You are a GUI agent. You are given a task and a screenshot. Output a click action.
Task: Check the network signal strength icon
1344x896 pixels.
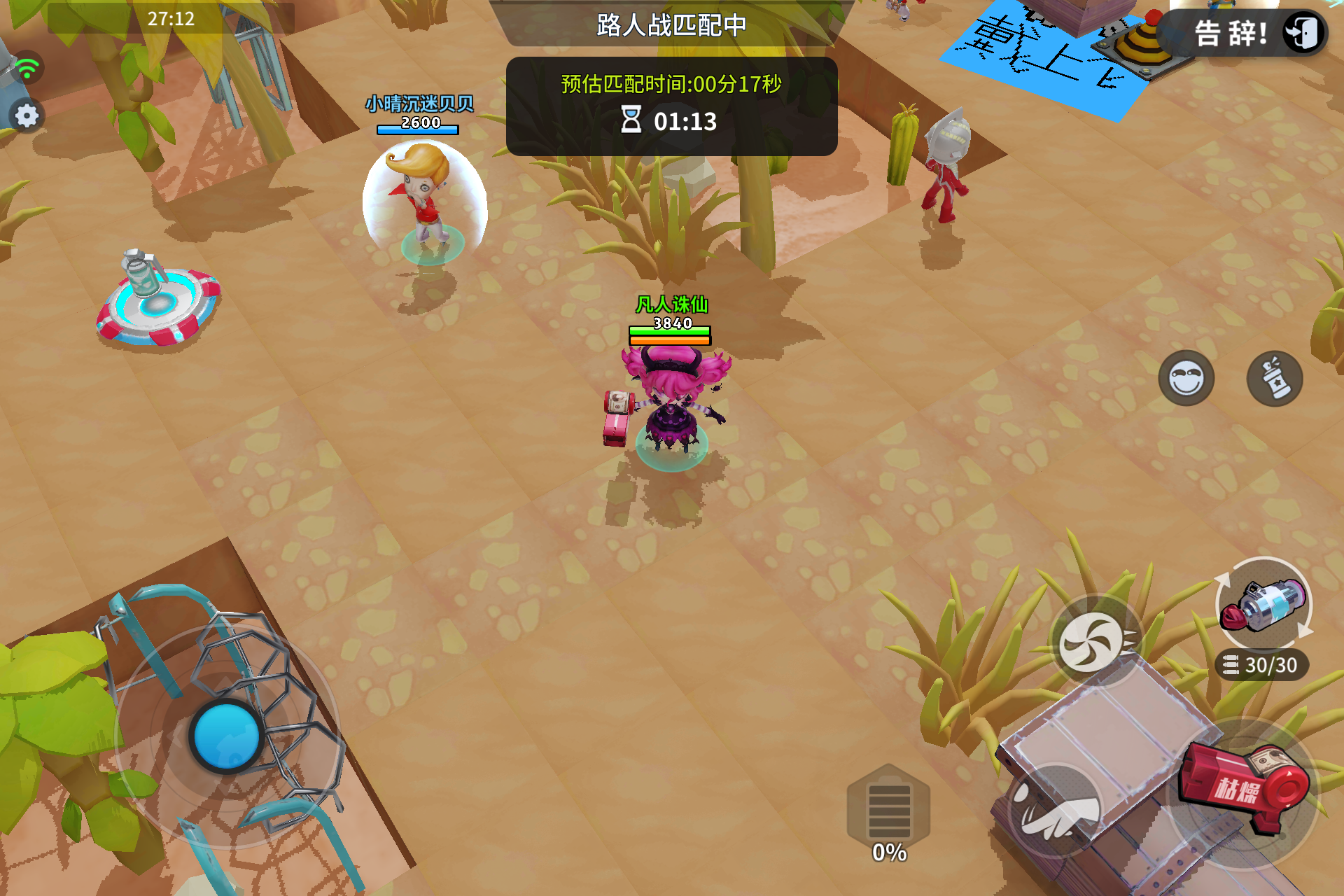tap(27, 68)
